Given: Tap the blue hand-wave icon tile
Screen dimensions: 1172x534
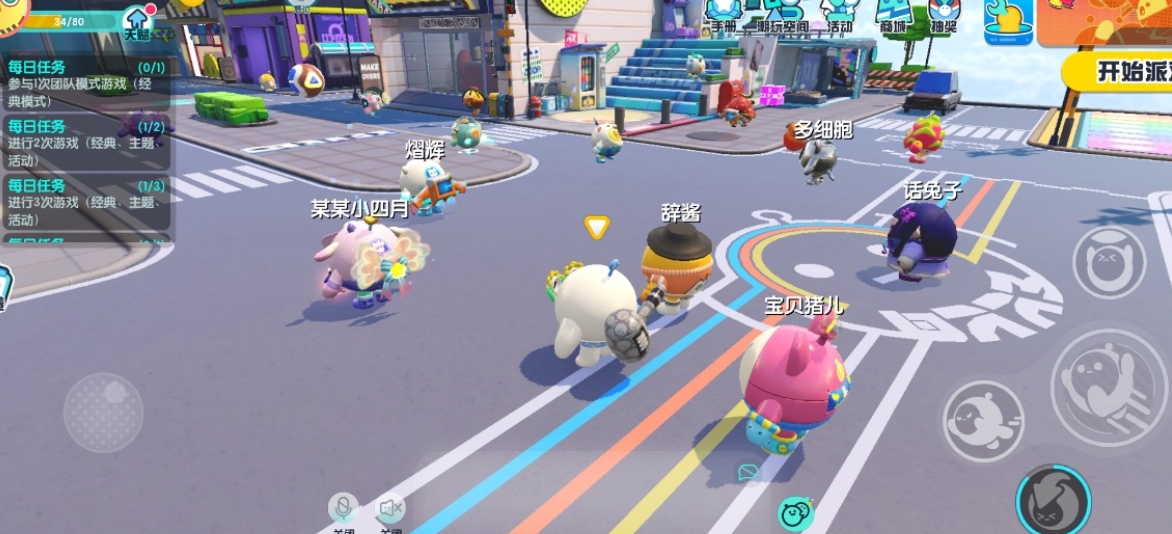Looking at the screenshot, I should point(1007,22).
